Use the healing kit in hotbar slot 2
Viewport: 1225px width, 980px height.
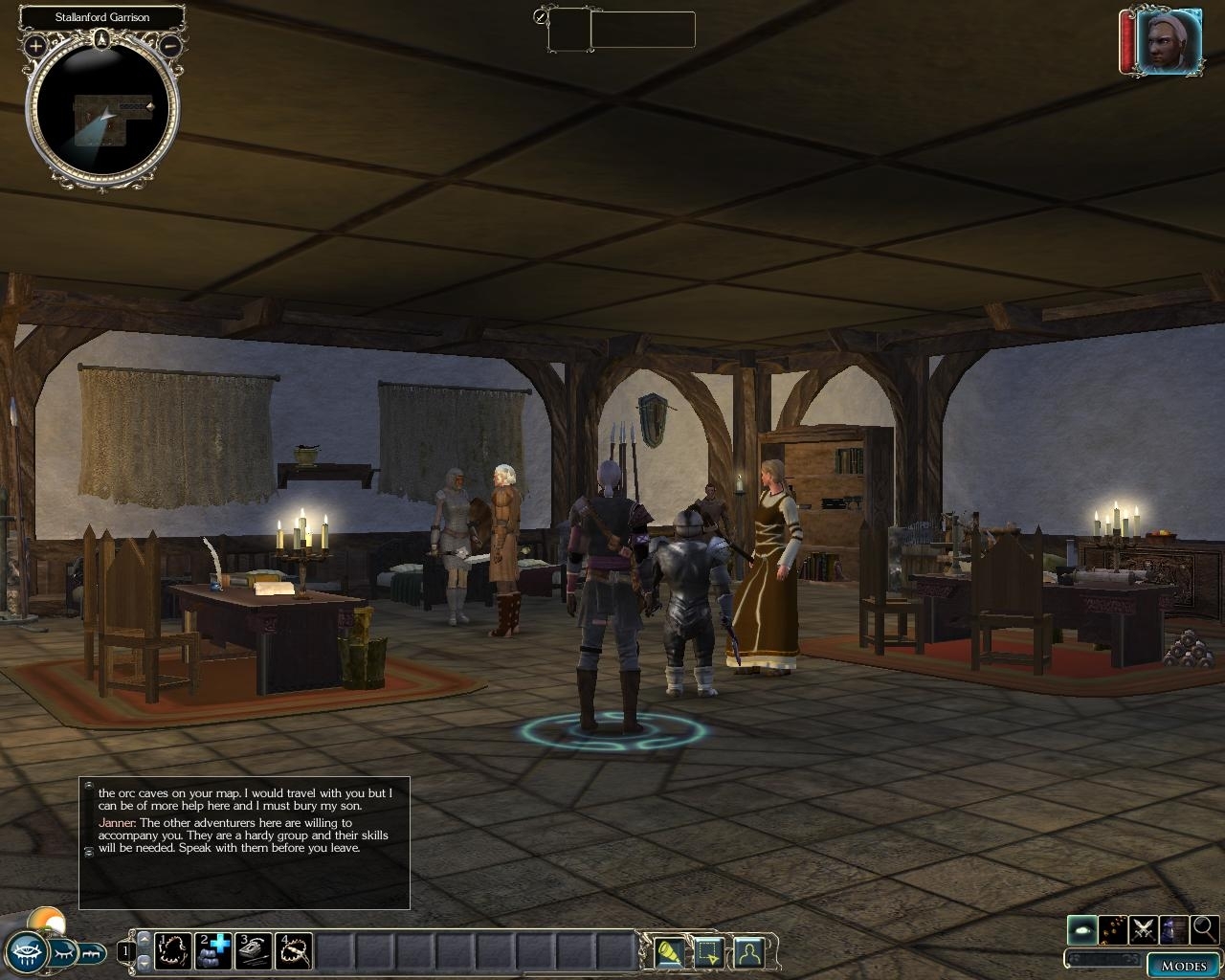pos(214,950)
